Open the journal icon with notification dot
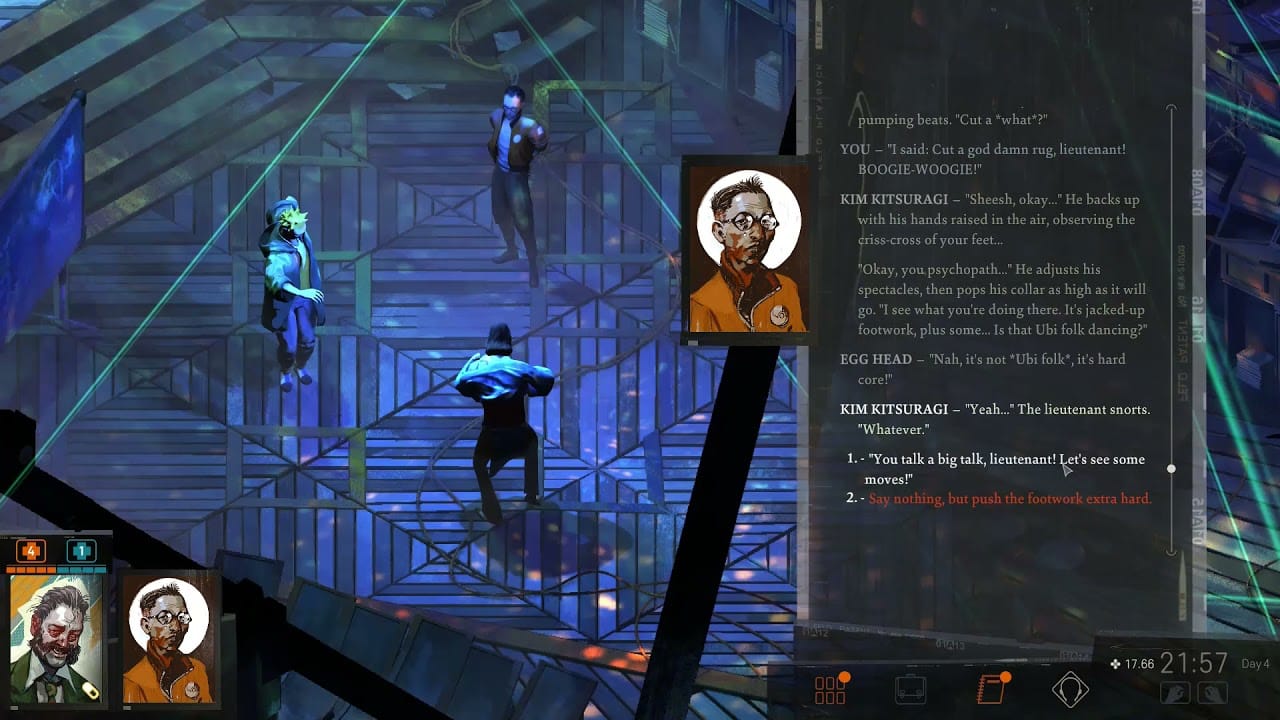 coord(989,688)
